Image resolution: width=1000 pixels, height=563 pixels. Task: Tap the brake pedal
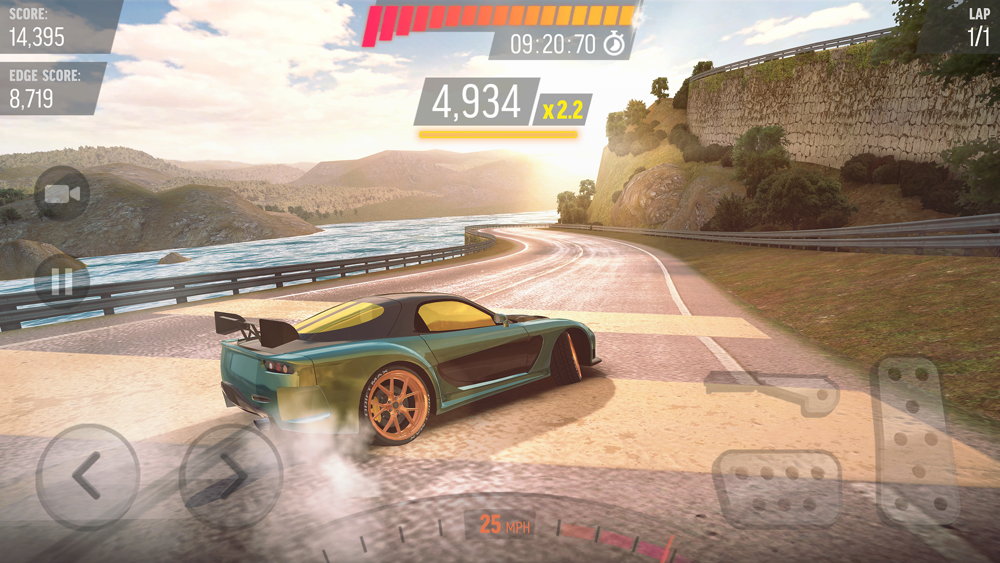tap(777, 487)
